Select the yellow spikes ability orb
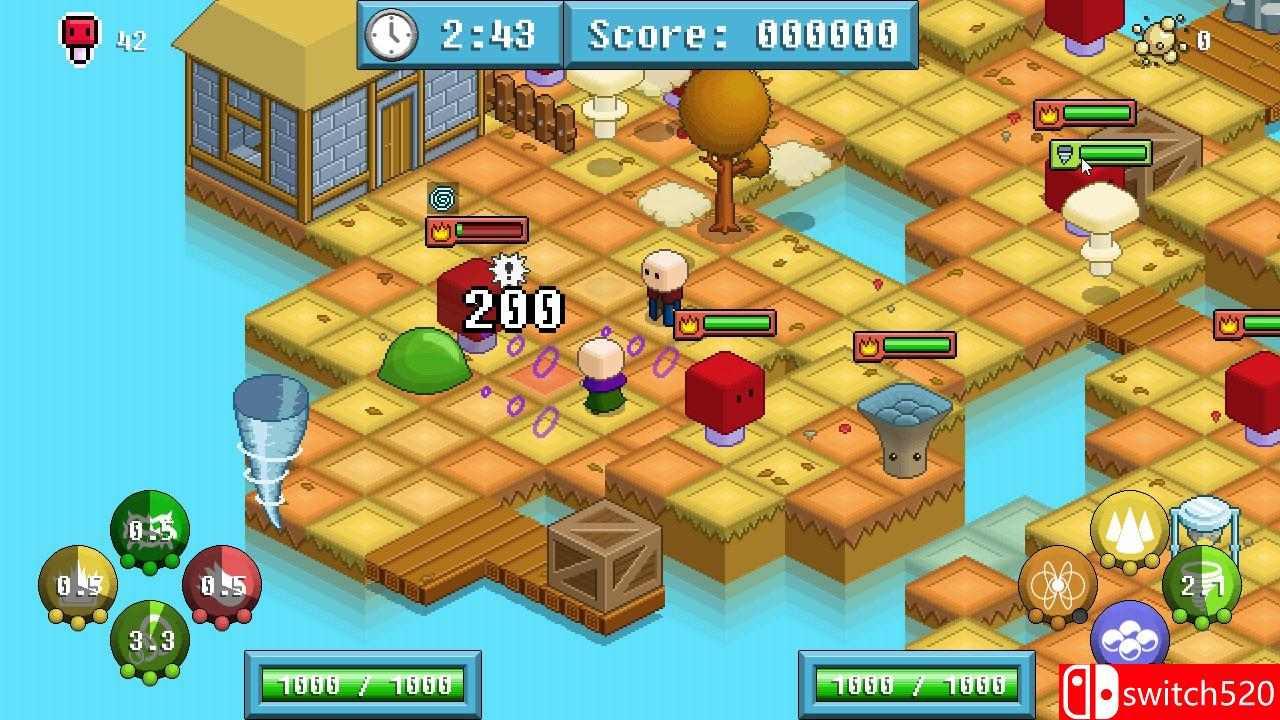1280x720 pixels. pos(1129,524)
